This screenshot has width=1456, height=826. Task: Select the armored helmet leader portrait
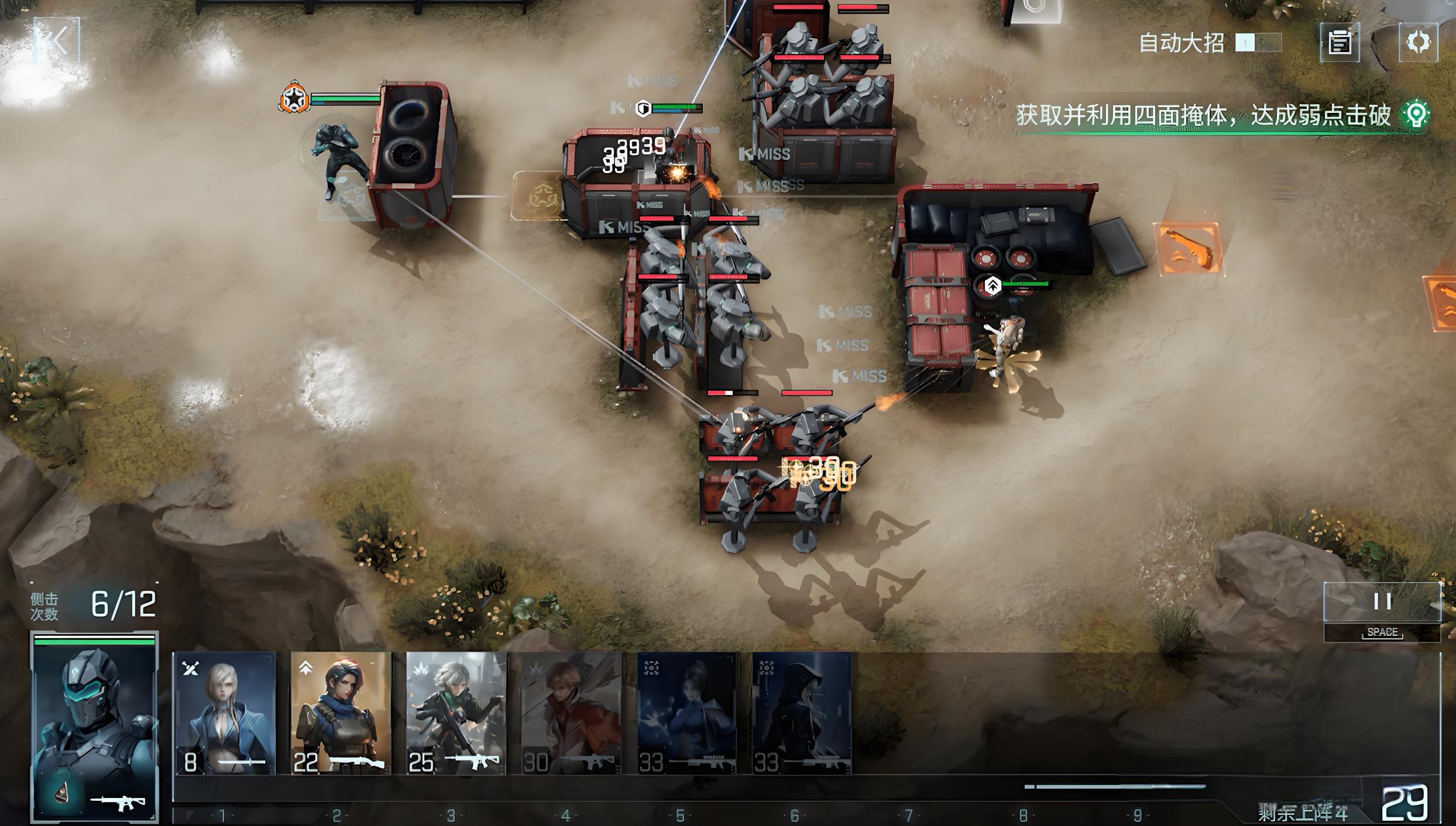(95, 727)
